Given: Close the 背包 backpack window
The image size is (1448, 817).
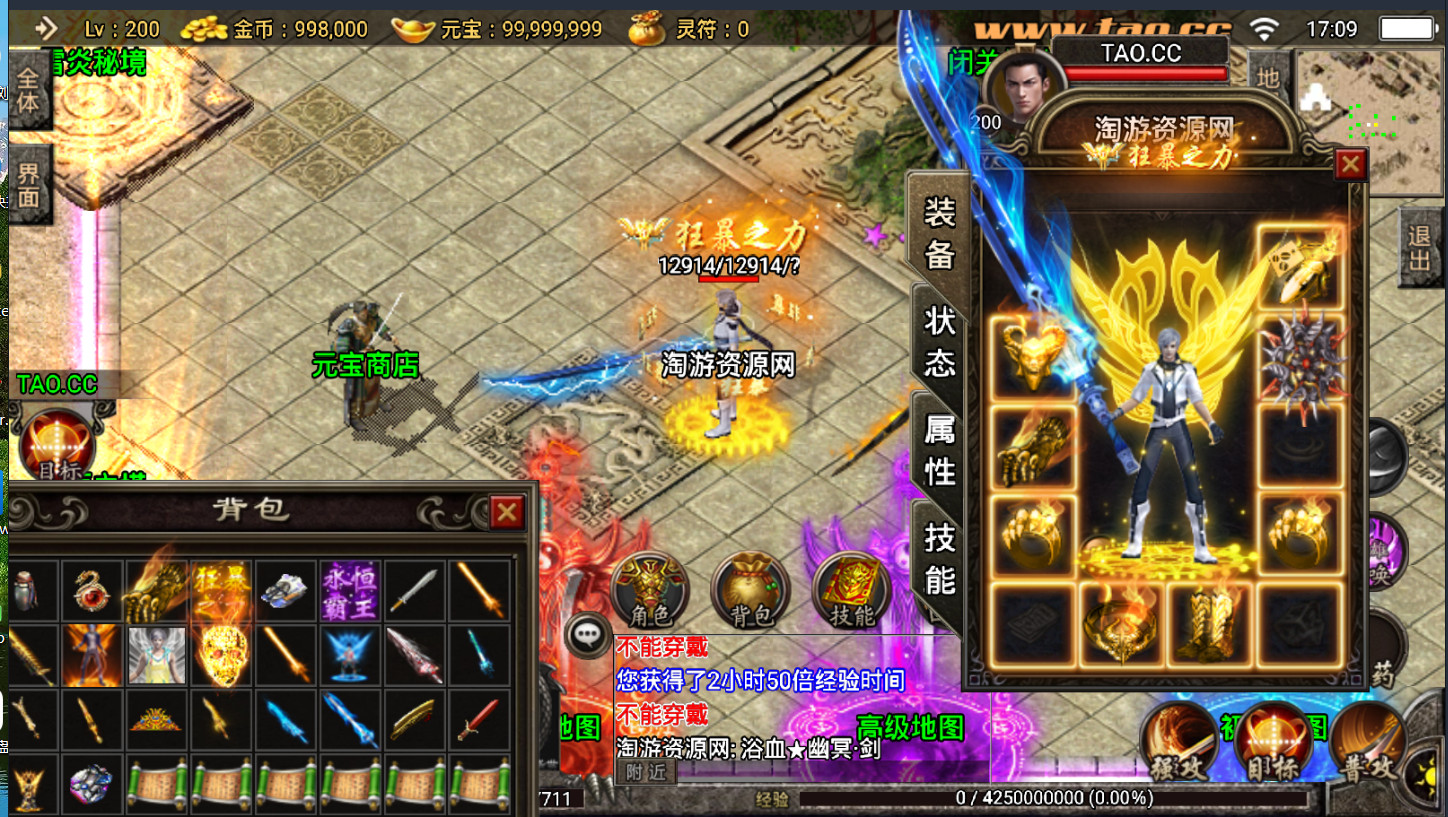Looking at the screenshot, I should click(507, 513).
